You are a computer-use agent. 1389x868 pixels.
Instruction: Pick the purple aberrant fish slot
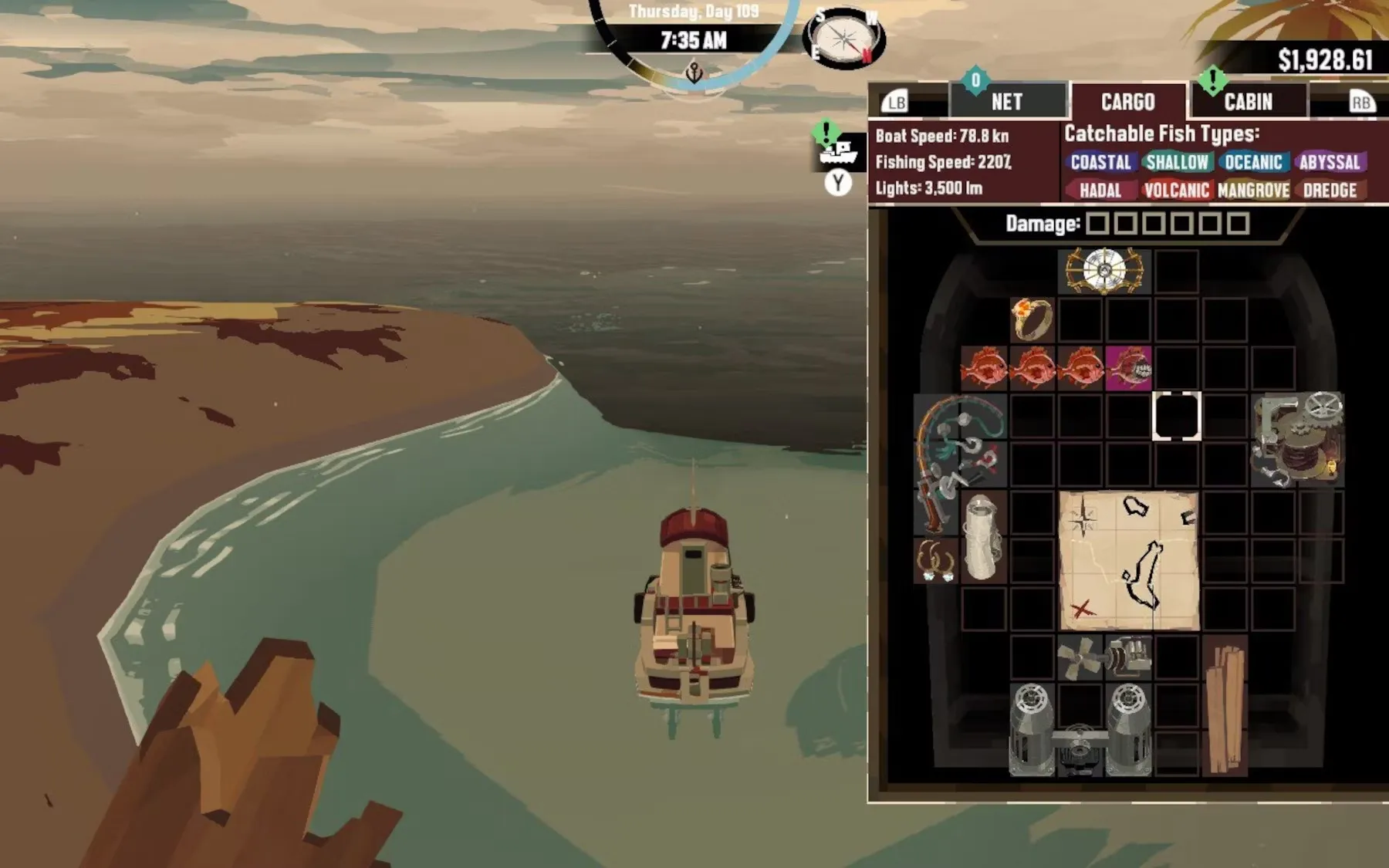(1129, 367)
